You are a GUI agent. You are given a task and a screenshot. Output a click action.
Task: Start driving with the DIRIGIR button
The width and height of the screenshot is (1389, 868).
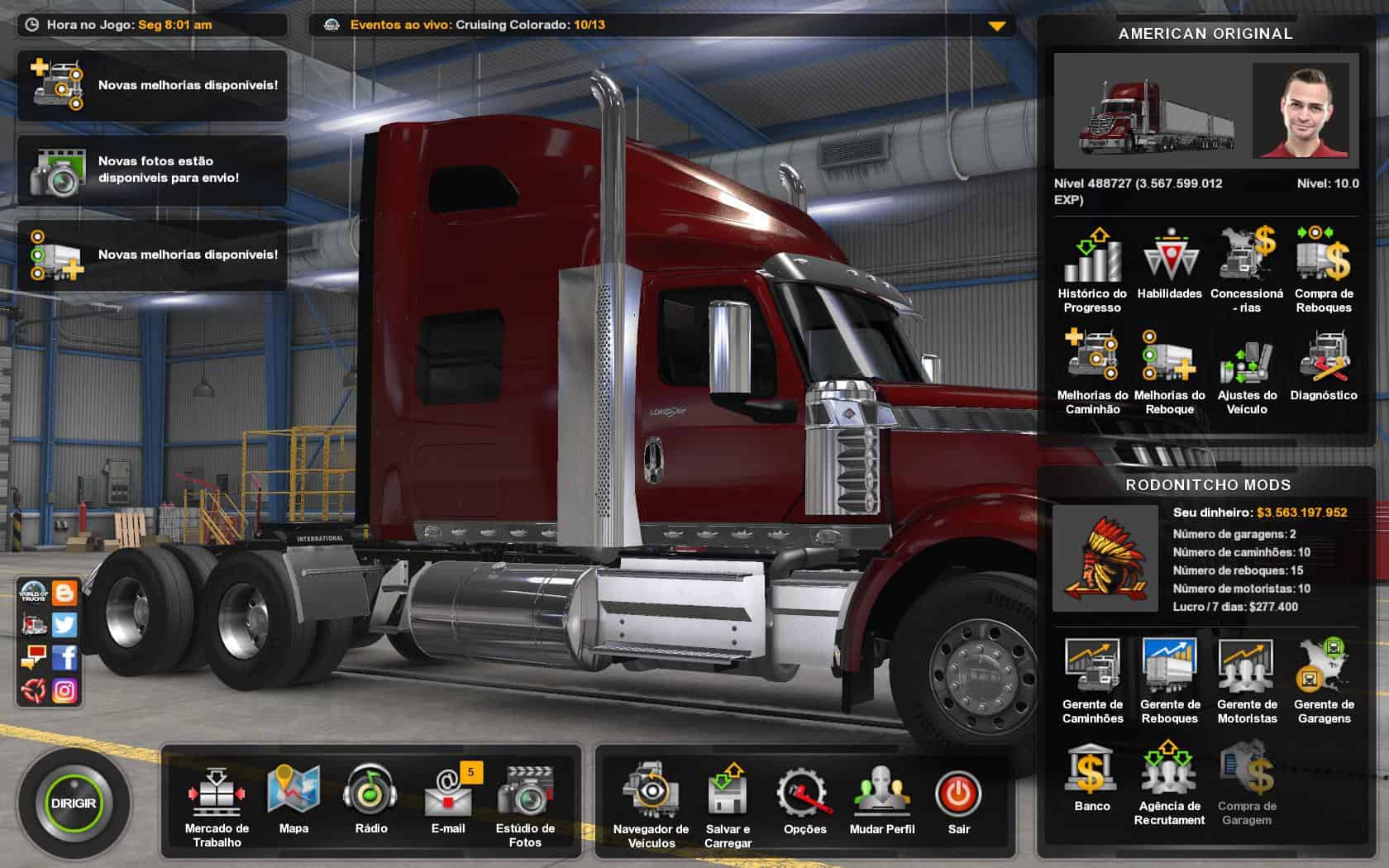pyautogui.click(x=74, y=804)
